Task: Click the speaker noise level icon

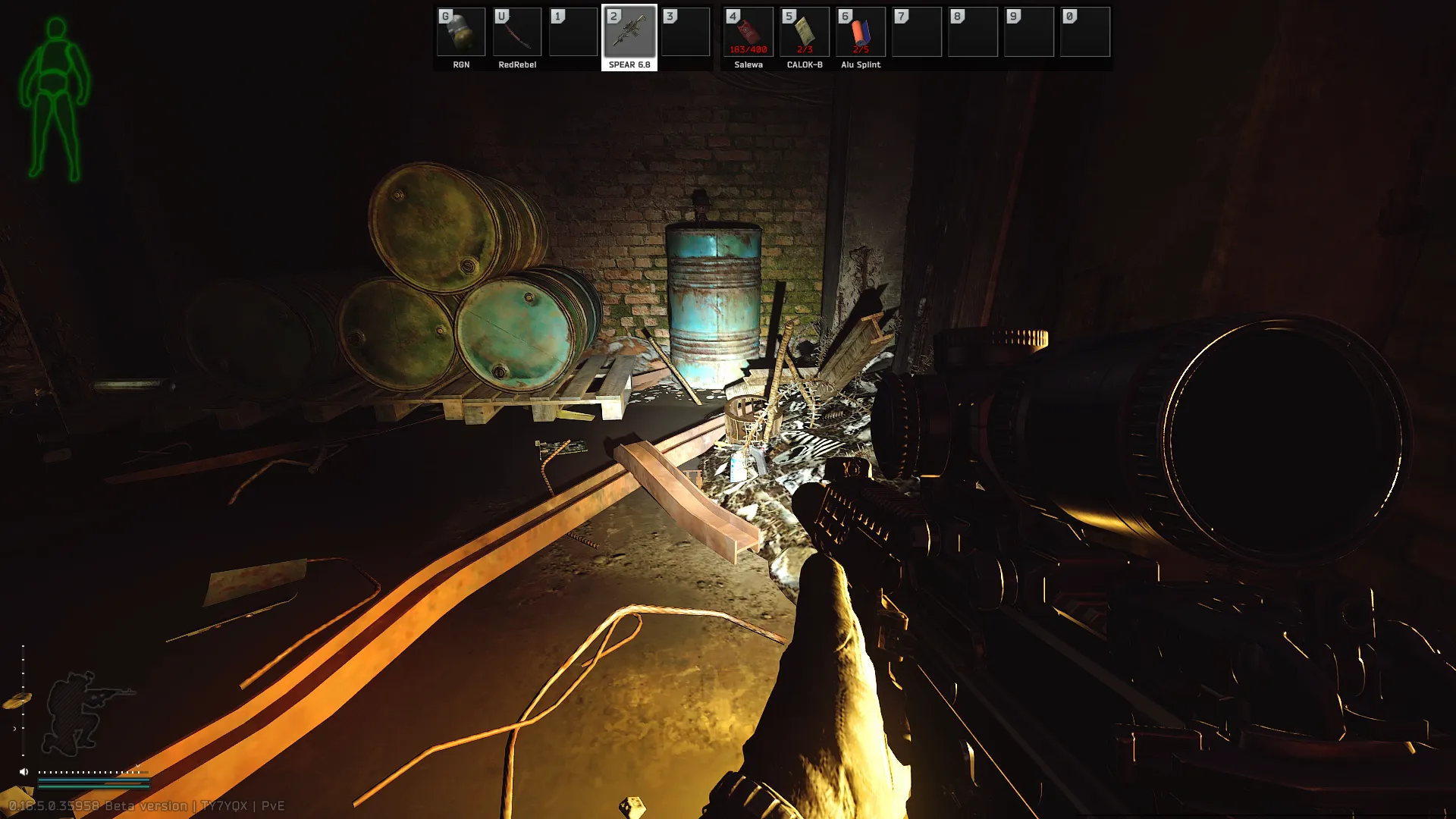Action: tap(24, 772)
